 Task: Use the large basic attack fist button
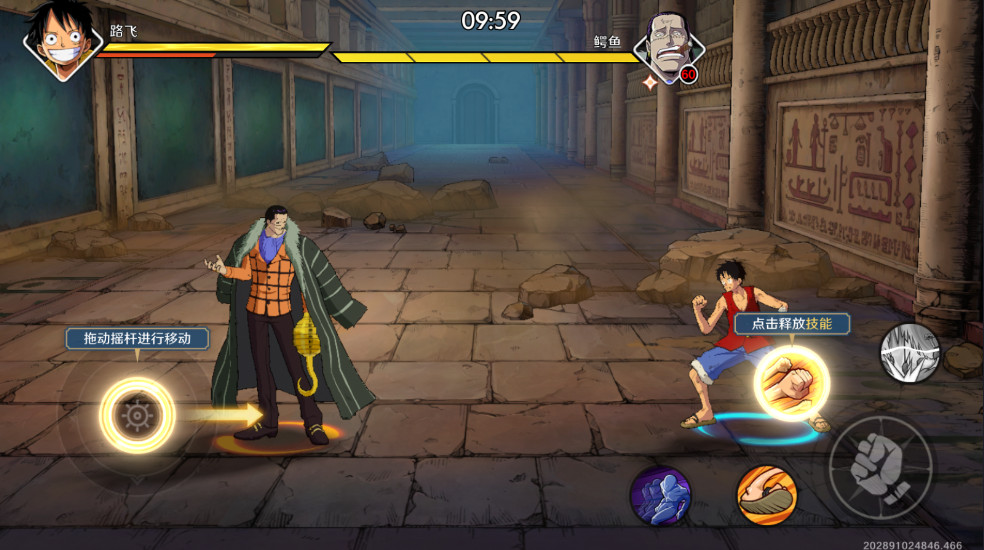tap(880, 467)
